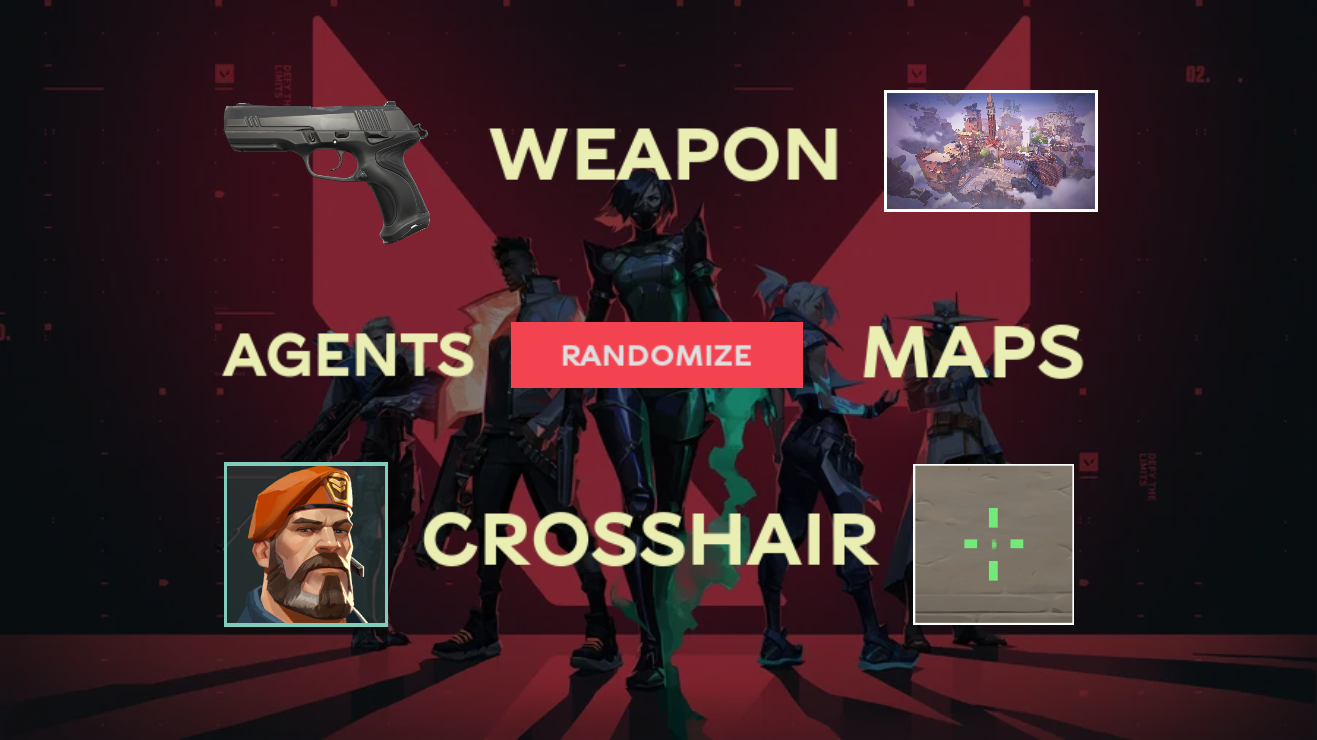Toggle agents randomization by clicking AGENTS
Image resolution: width=1317 pixels, height=740 pixels.
(349, 352)
